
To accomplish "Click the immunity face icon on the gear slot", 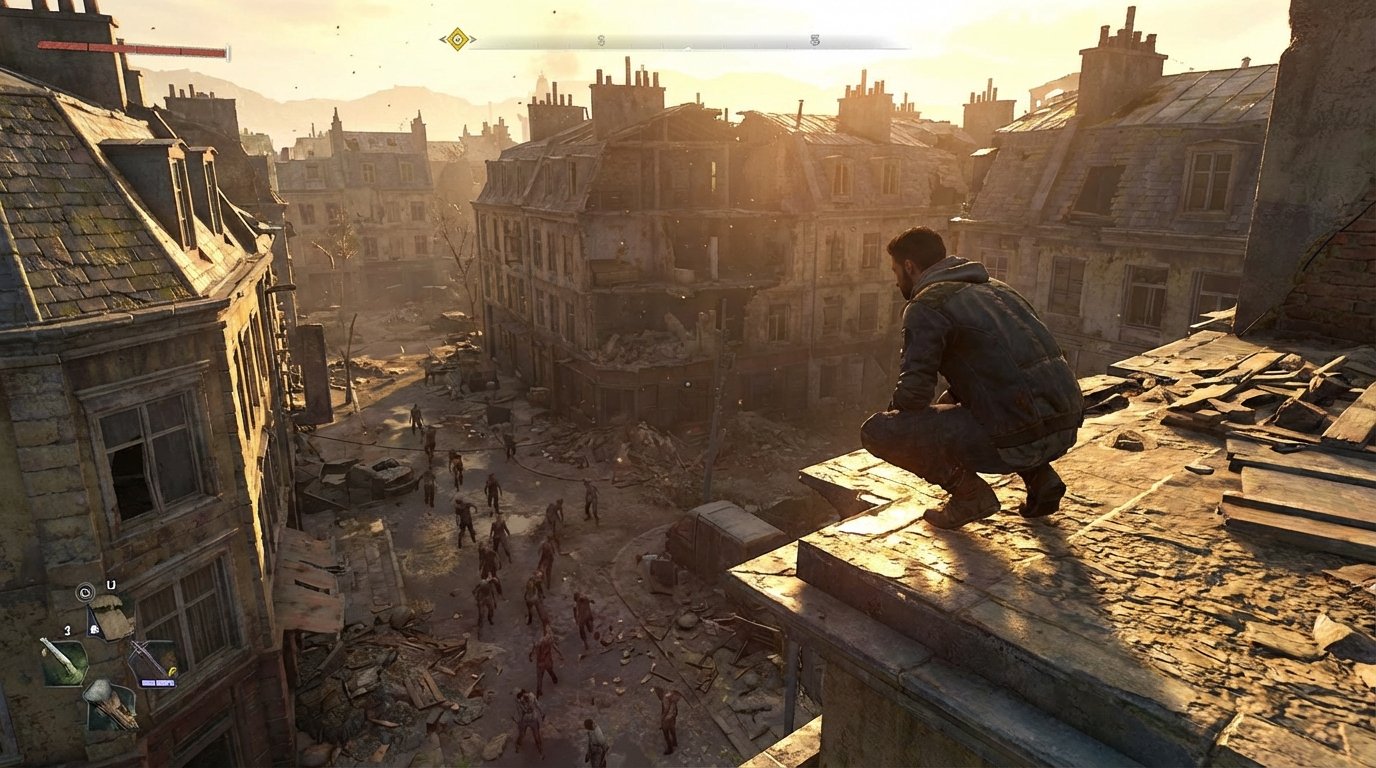I will point(94,630).
